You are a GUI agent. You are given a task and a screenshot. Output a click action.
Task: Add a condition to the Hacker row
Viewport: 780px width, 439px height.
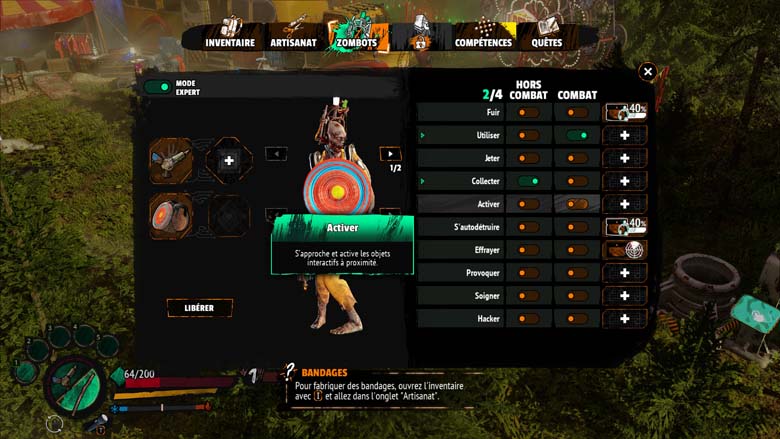(x=625, y=319)
